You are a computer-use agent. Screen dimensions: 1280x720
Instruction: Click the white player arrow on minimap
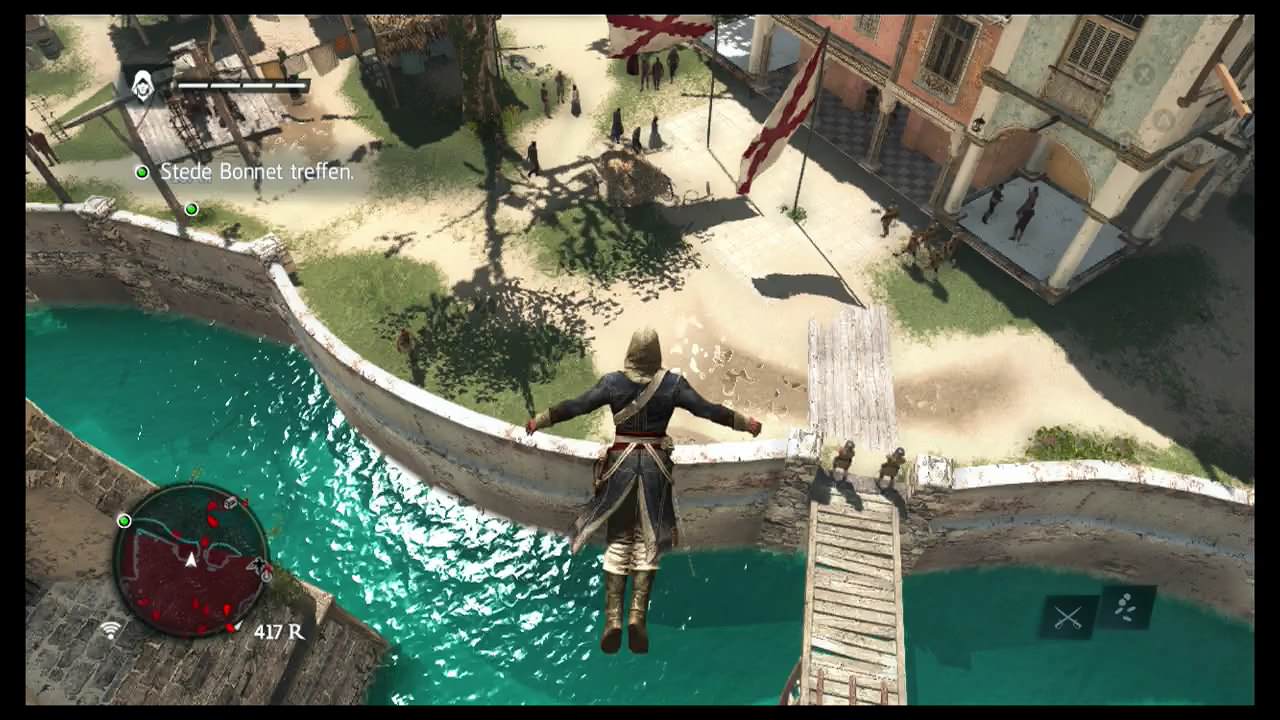click(190, 559)
